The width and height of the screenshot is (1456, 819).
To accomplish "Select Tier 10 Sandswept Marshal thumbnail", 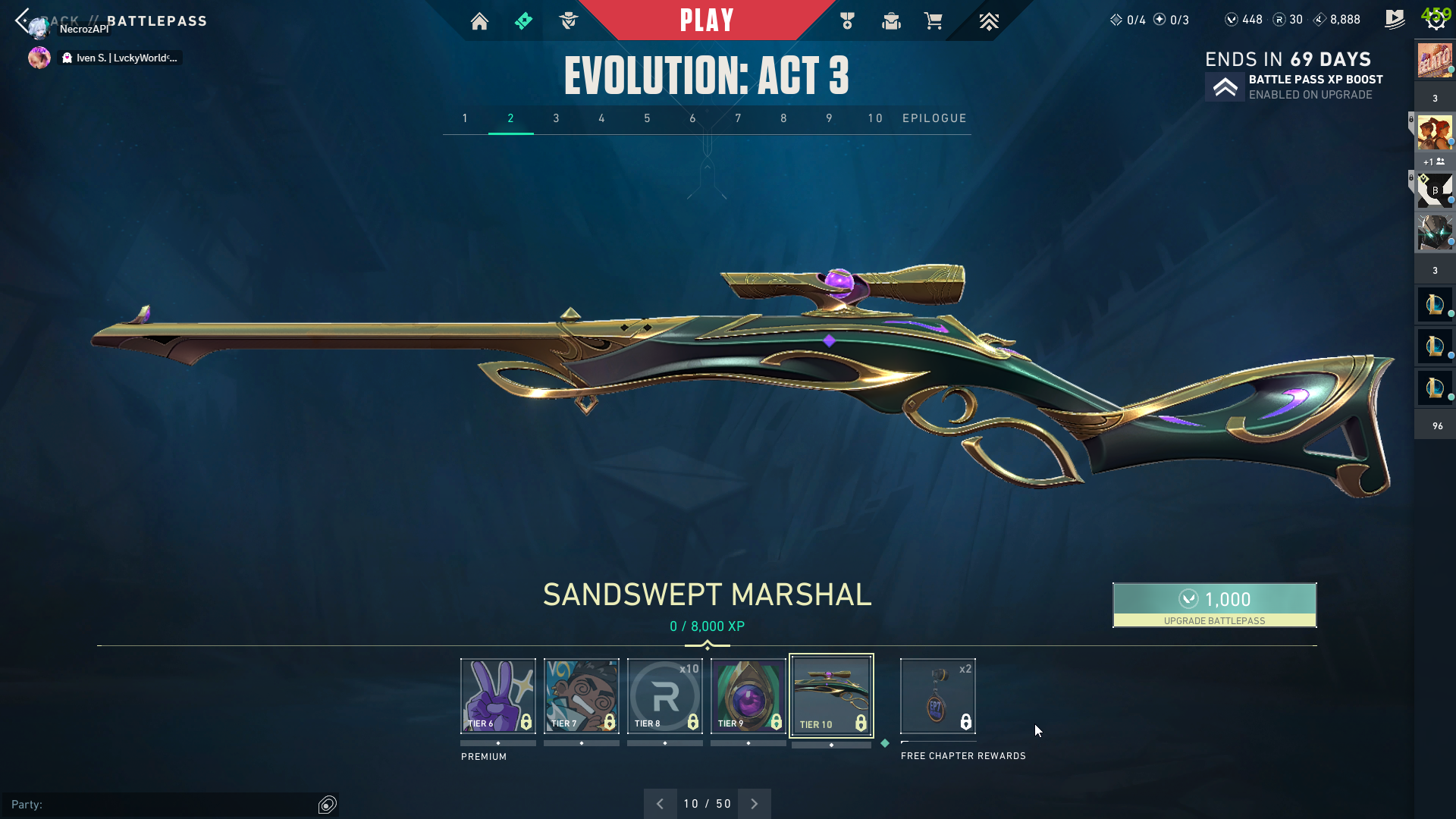I will [831, 695].
